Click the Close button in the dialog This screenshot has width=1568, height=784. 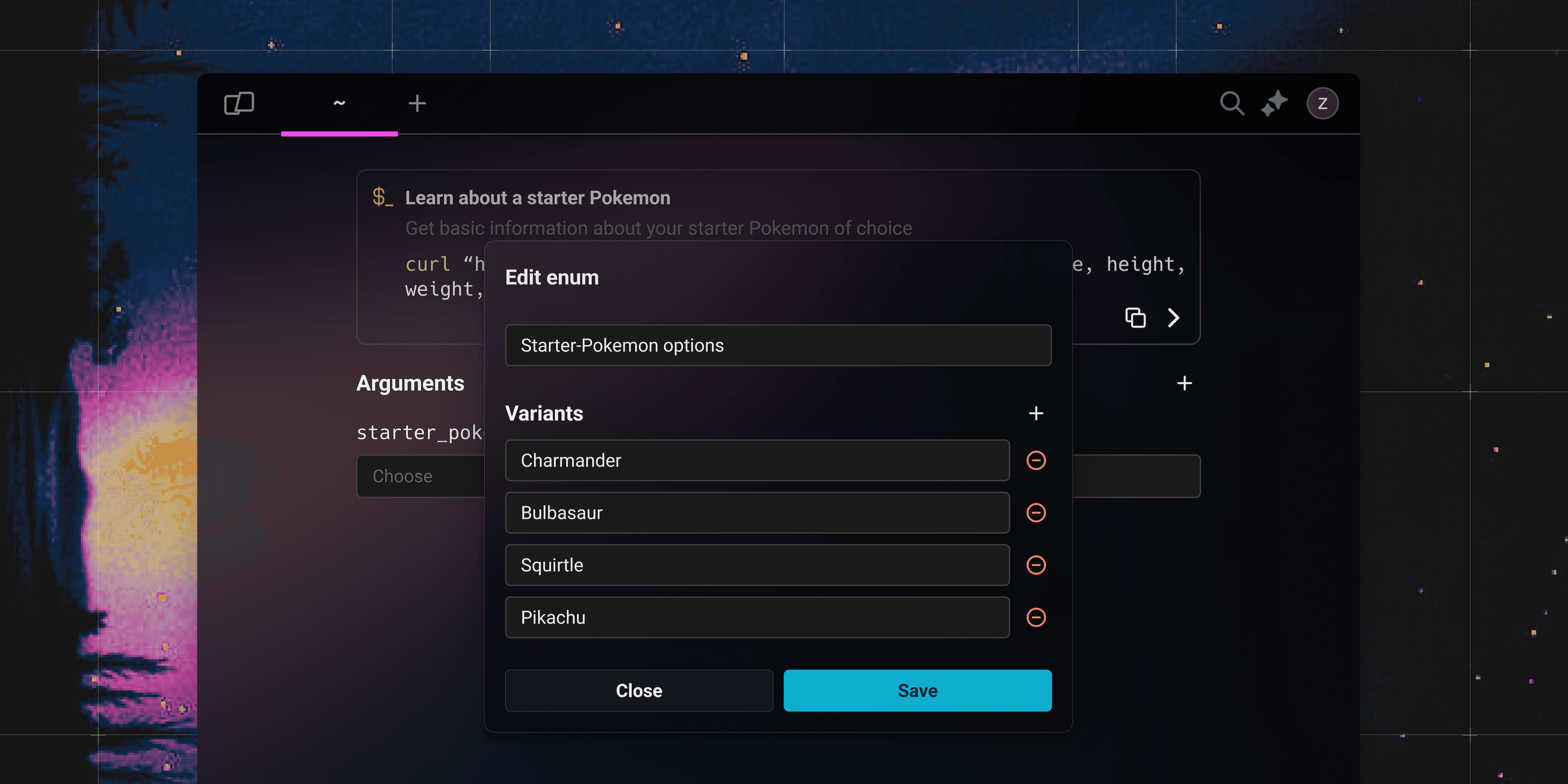coord(638,690)
